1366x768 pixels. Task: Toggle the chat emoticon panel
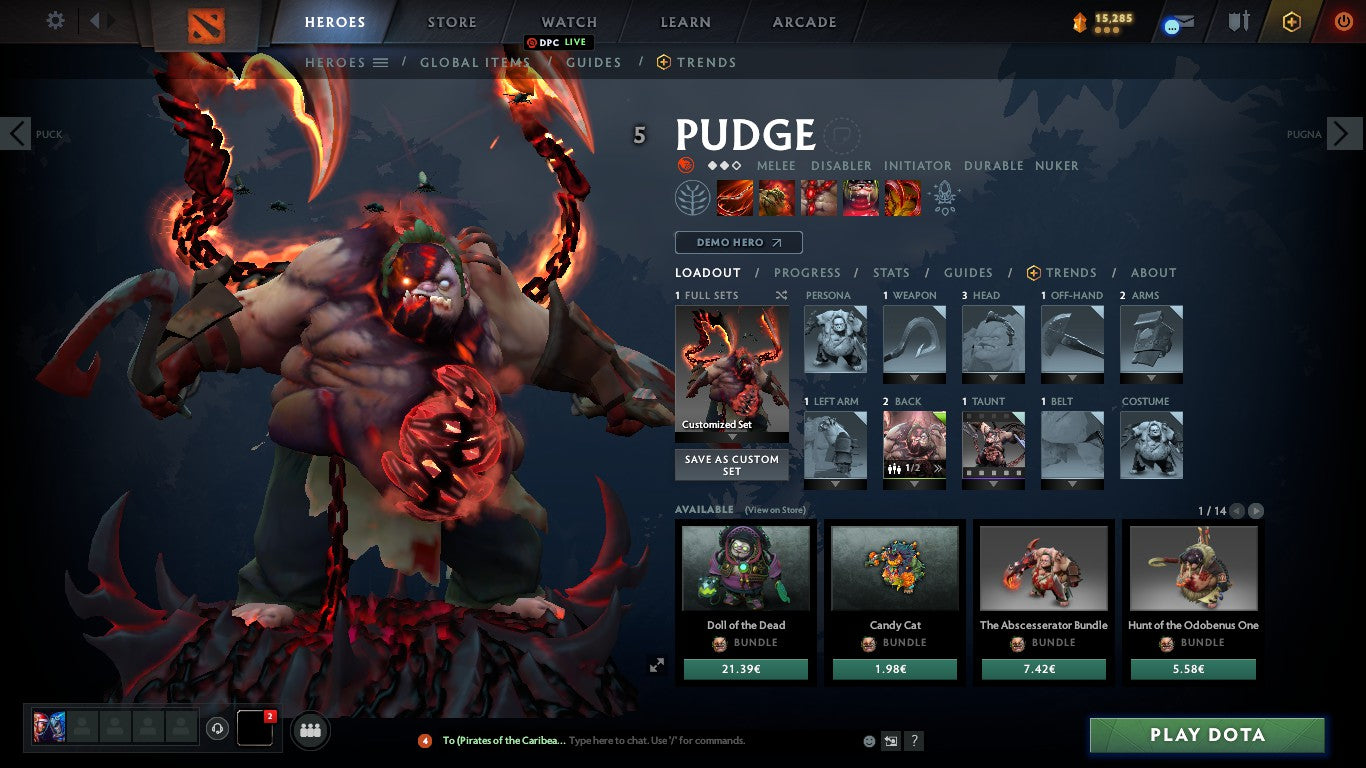(870, 741)
